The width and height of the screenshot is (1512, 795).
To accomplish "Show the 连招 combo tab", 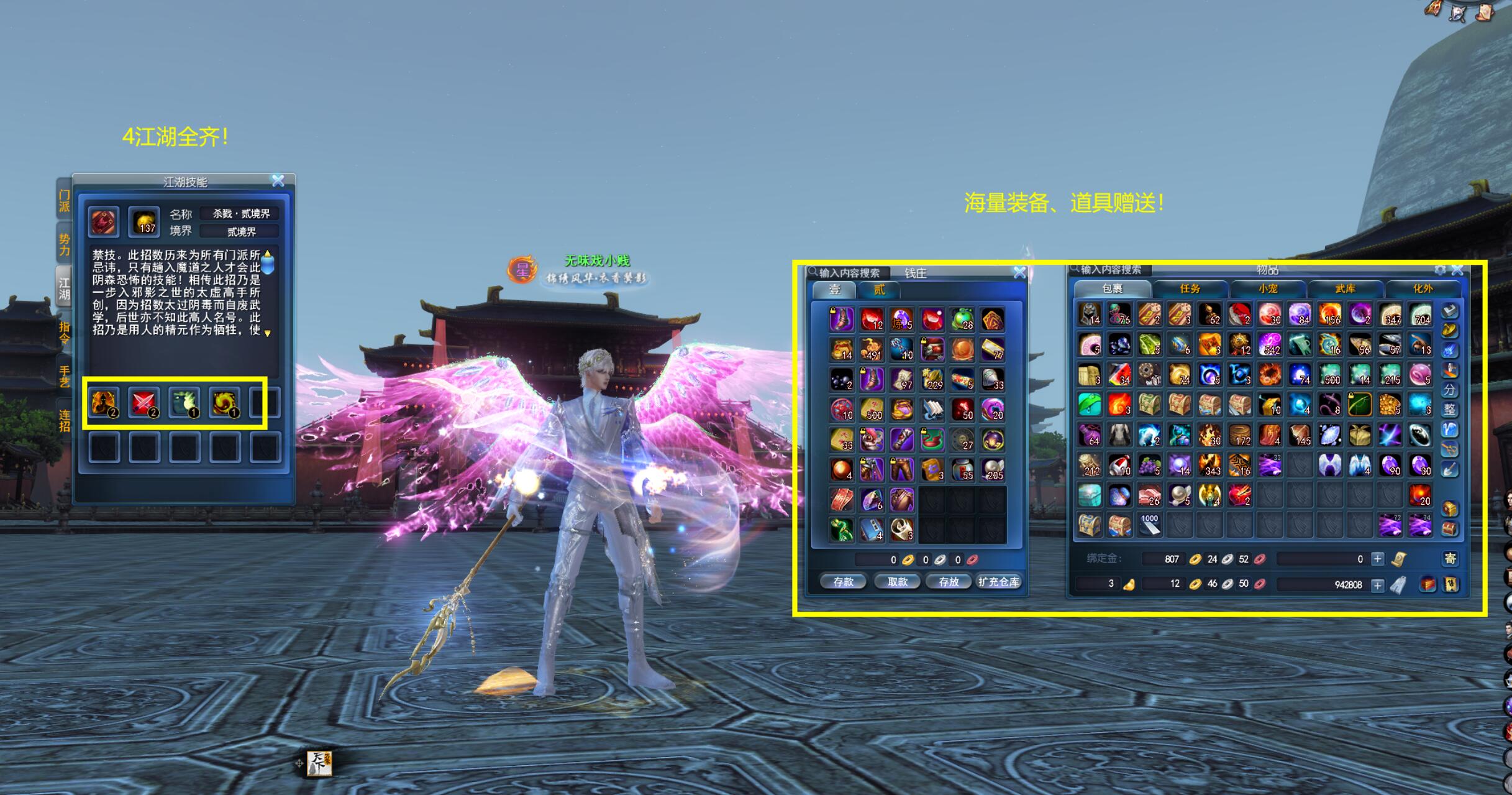I will pos(64,420).
